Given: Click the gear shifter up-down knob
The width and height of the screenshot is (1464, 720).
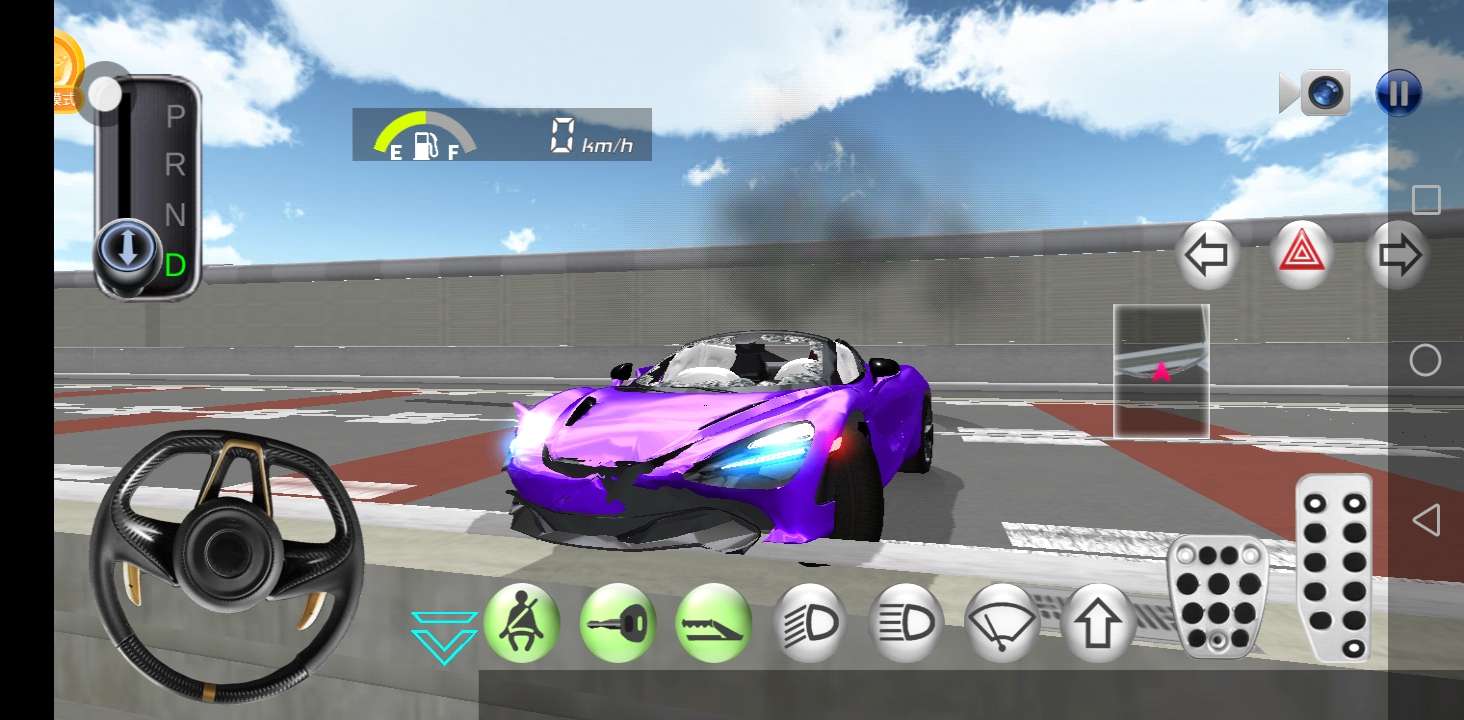Looking at the screenshot, I should (127, 249).
